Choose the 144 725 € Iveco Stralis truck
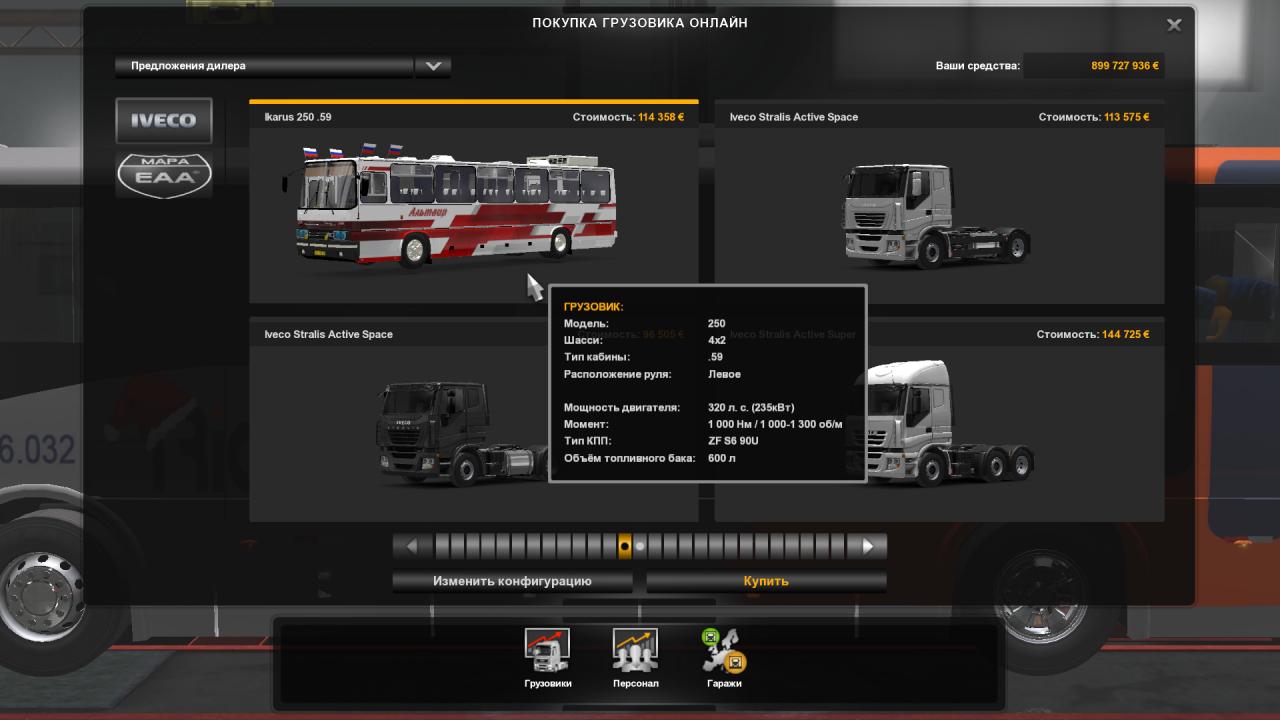Screen dimensions: 1280x720 (x=1000, y=430)
